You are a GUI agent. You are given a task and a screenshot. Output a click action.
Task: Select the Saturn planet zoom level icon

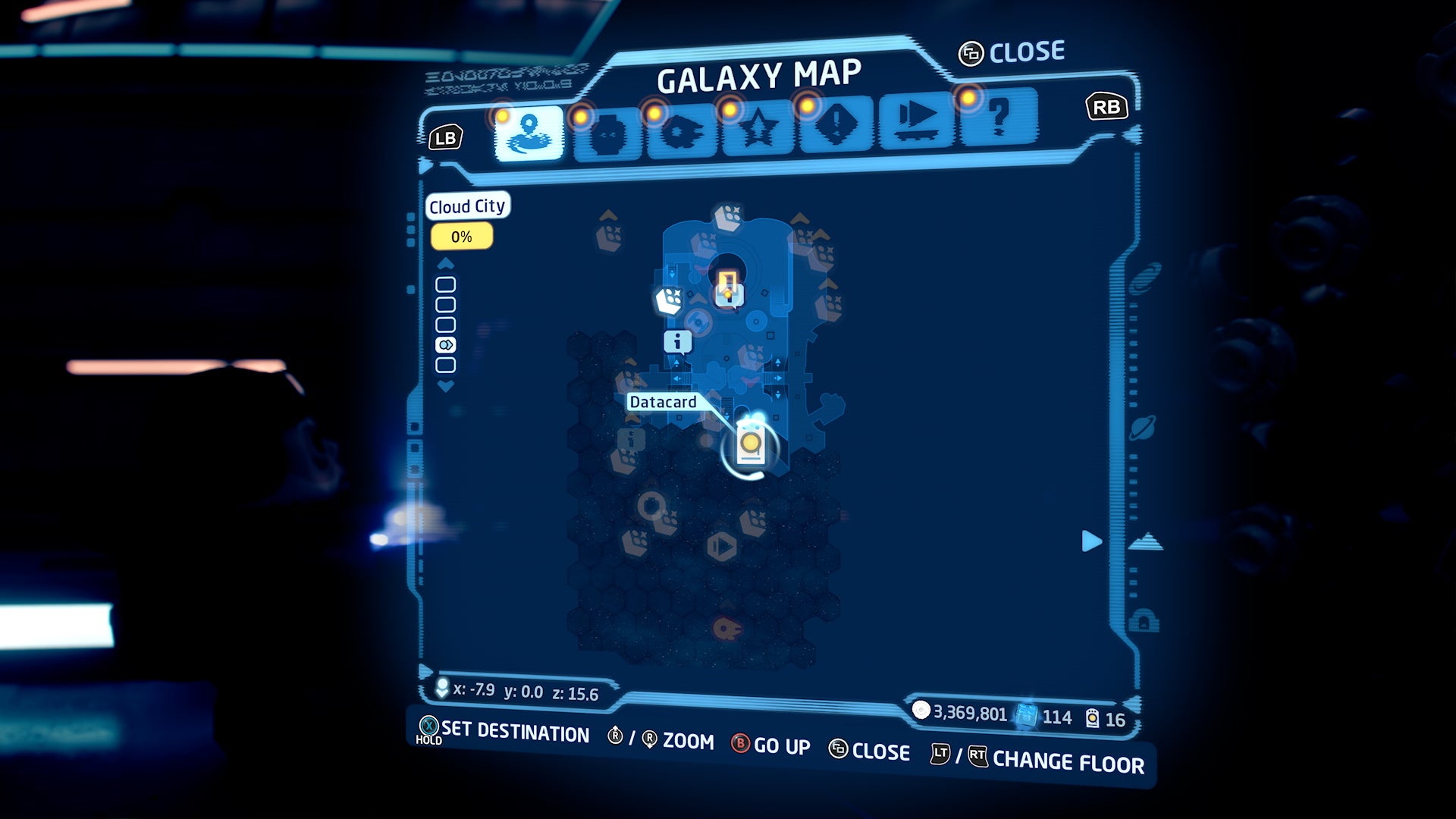(1144, 427)
